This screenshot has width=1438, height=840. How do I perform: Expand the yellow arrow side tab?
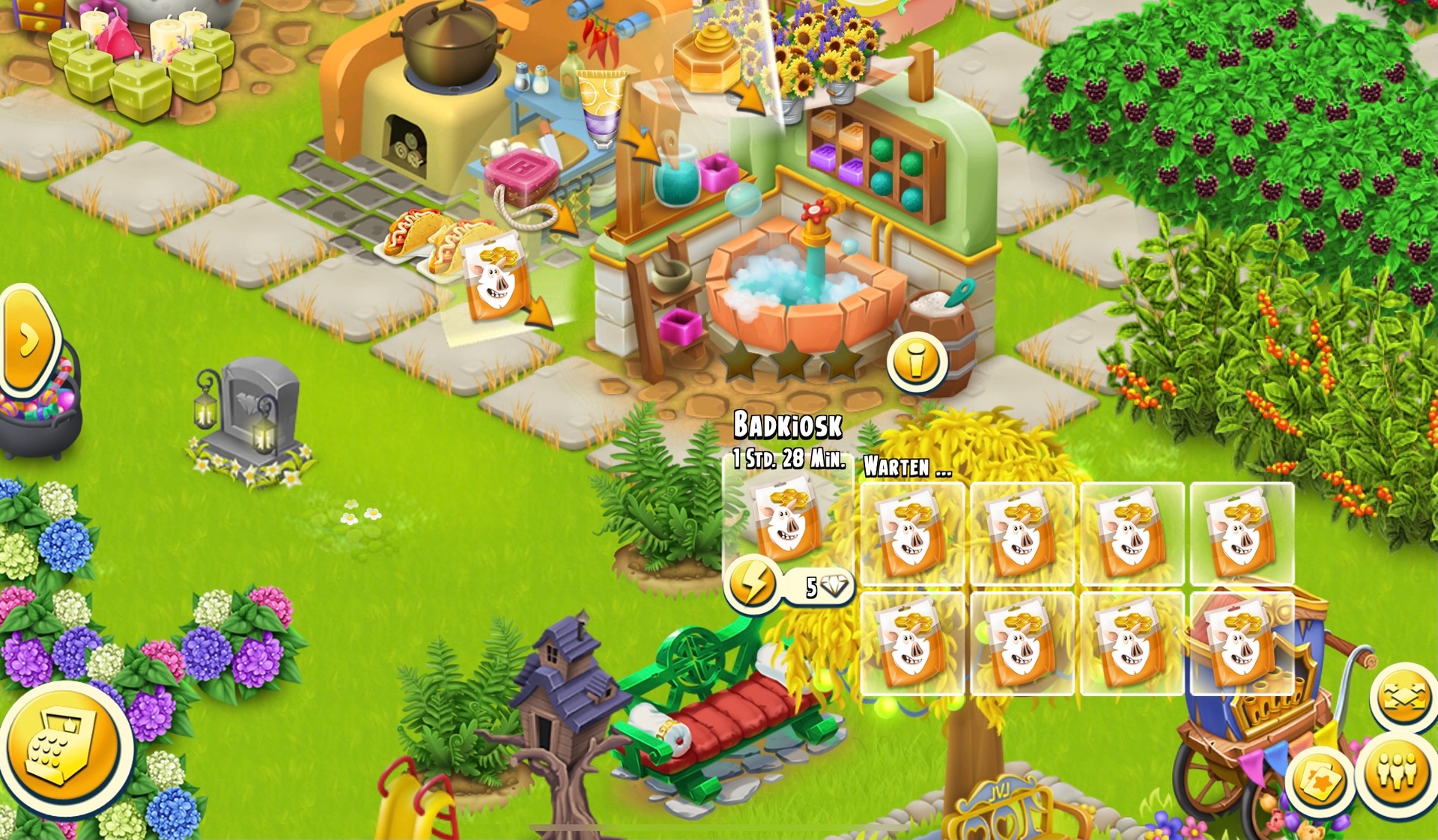pos(28,341)
